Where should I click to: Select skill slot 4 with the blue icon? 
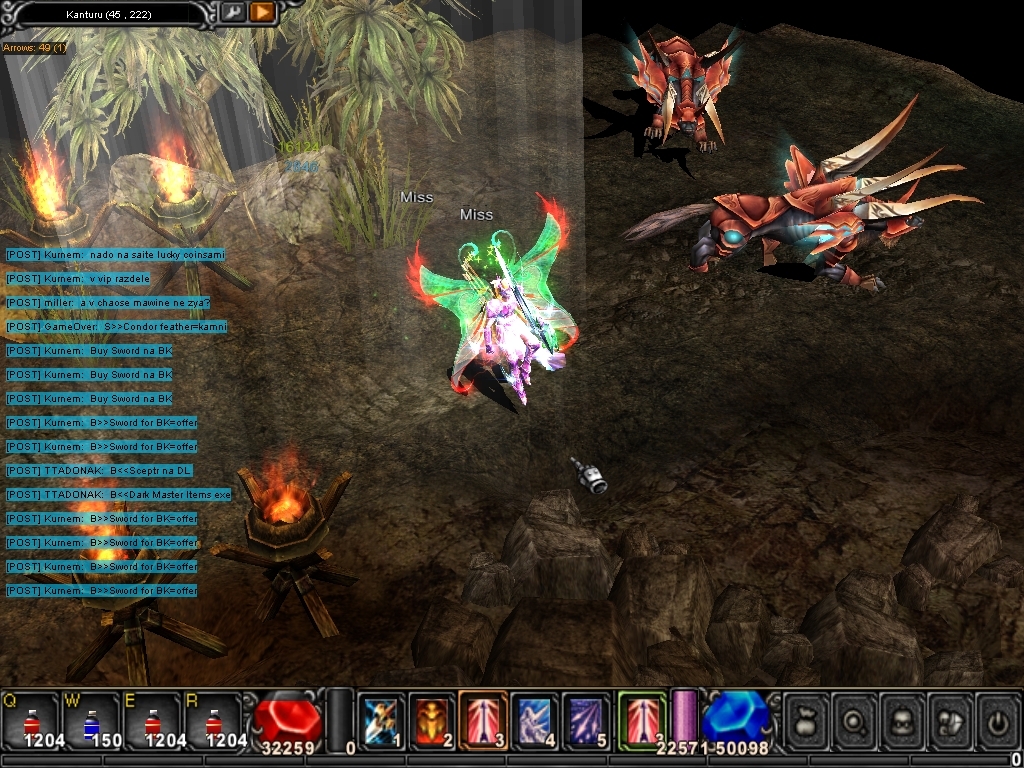[x=534, y=720]
